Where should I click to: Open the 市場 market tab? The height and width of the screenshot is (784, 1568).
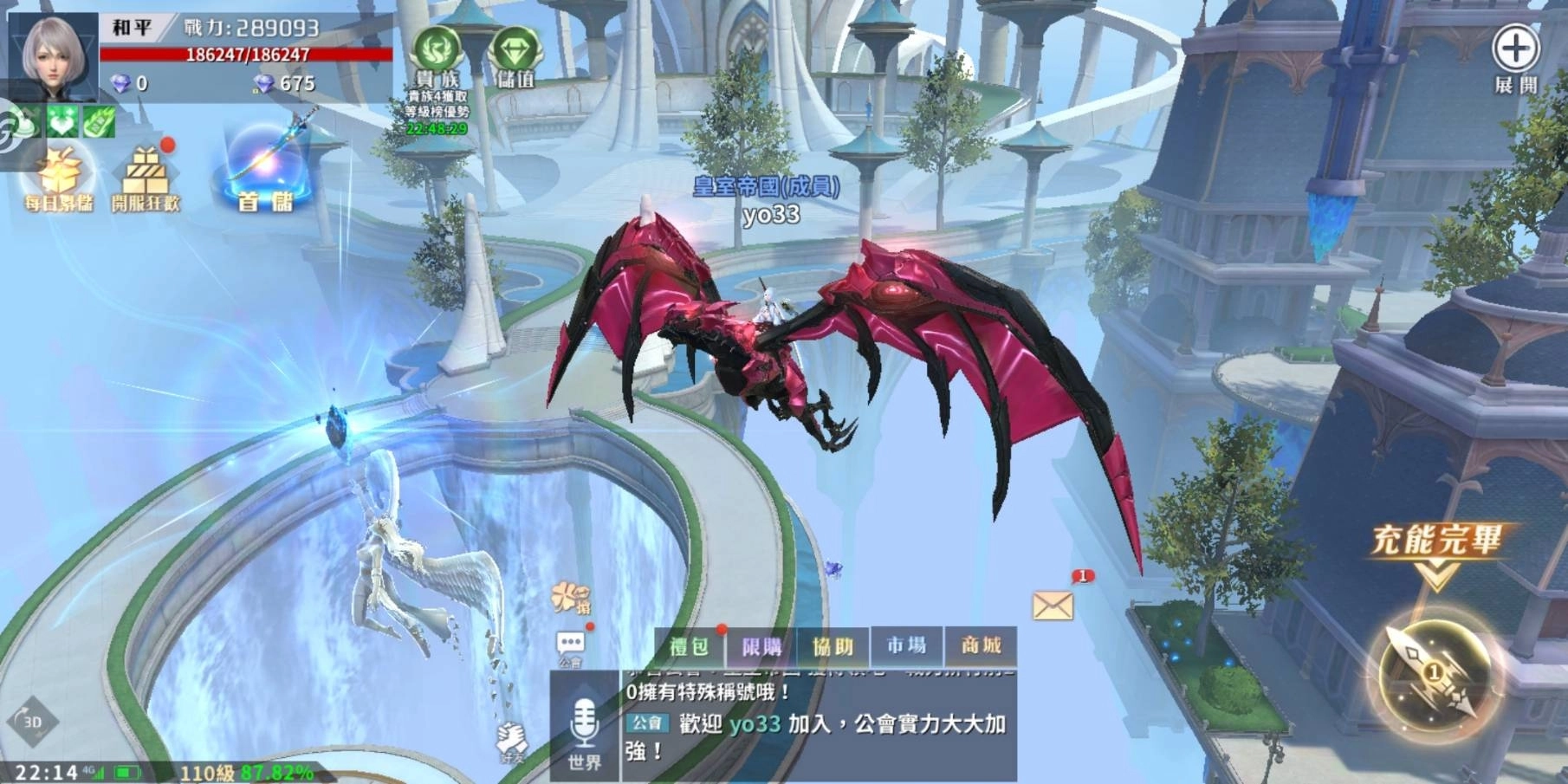pyautogui.click(x=906, y=645)
